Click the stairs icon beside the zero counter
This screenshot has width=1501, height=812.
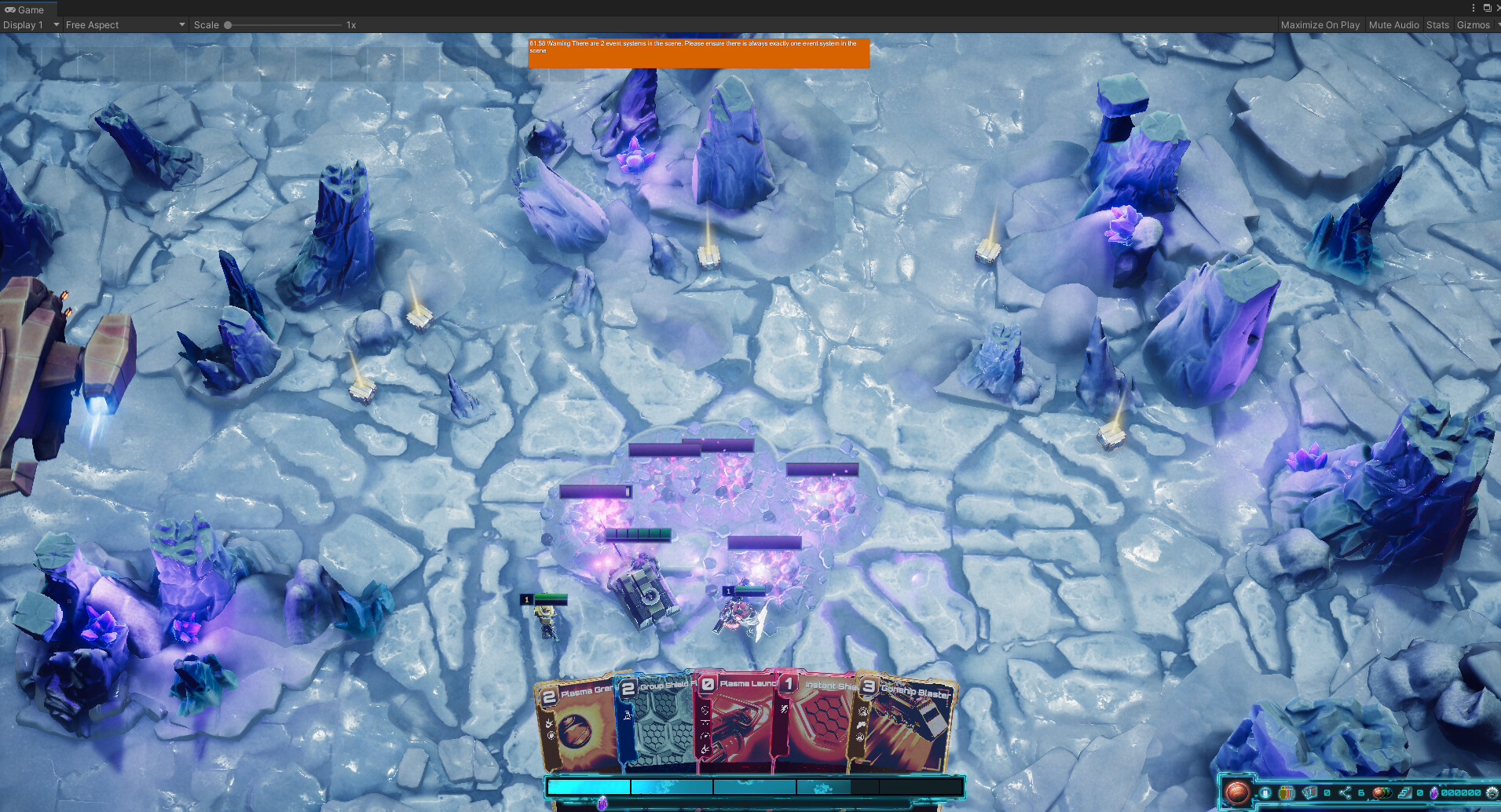click(x=1406, y=793)
